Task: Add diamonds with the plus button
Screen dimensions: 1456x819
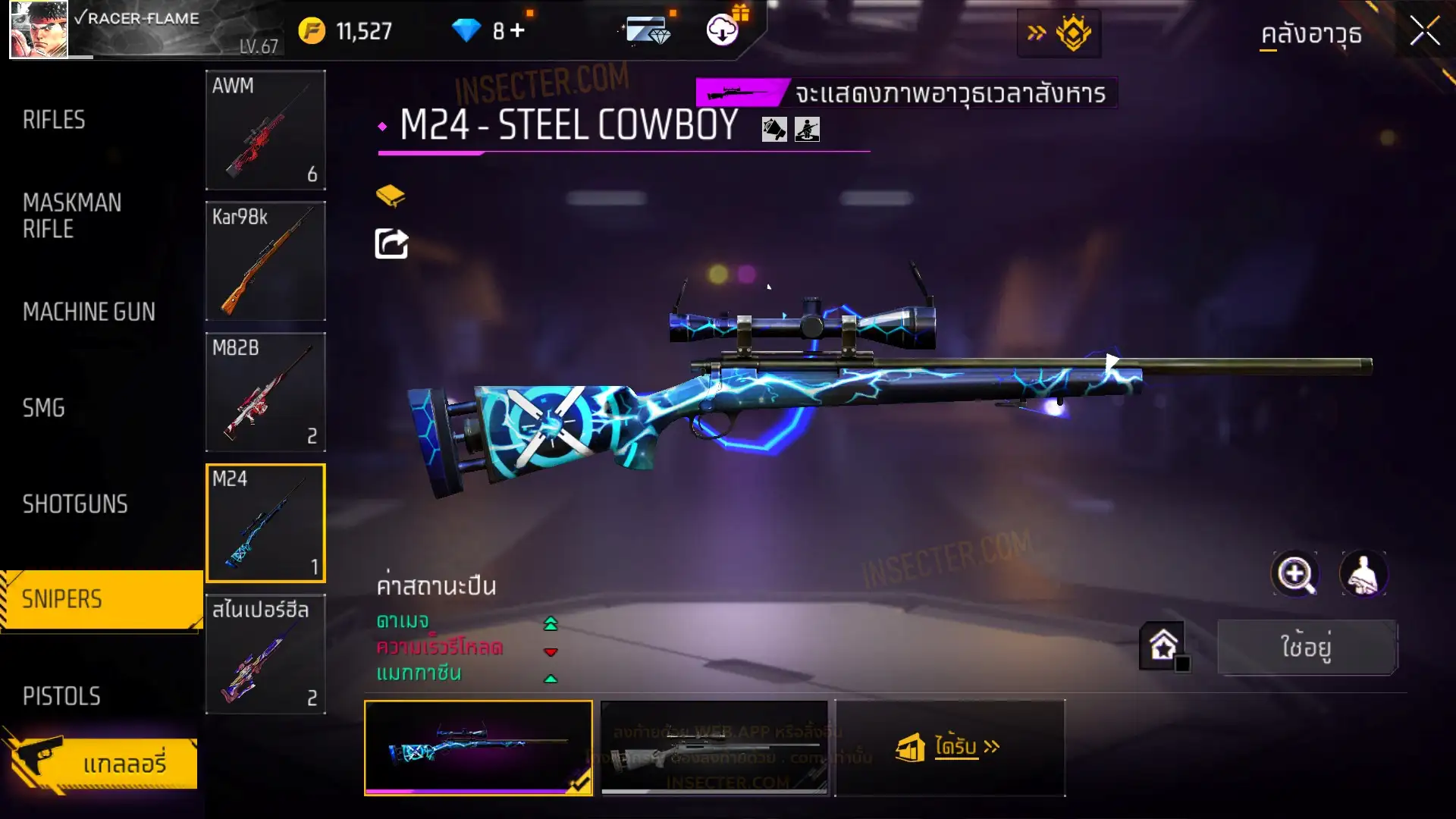Action: (517, 30)
